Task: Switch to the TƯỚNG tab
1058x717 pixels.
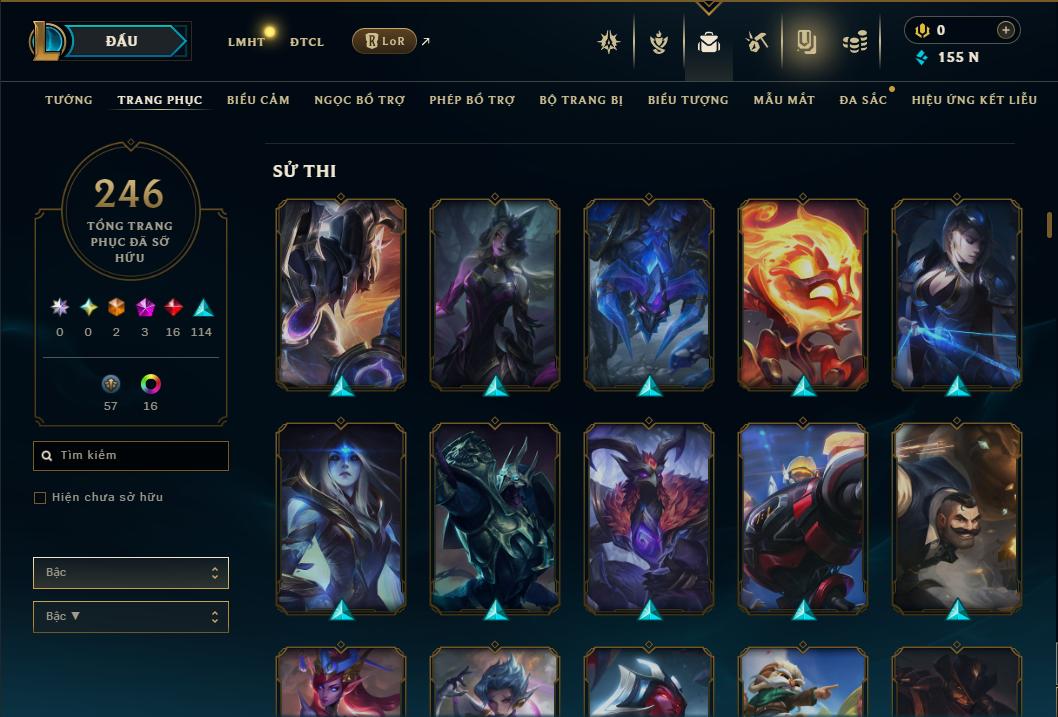Action: [x=69, y=100]
